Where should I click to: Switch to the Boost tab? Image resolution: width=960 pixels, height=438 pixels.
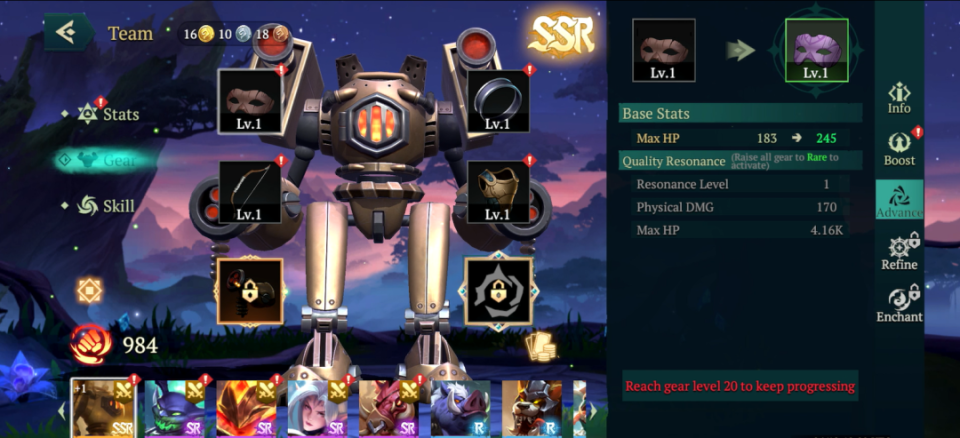pyautogui.click(x=899, y=148)
